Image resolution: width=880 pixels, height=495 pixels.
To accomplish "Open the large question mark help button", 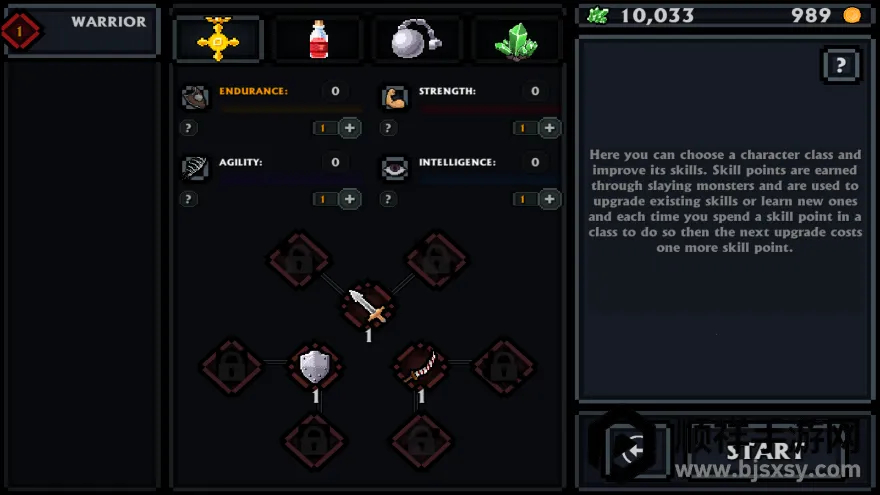I will [840, 66].
